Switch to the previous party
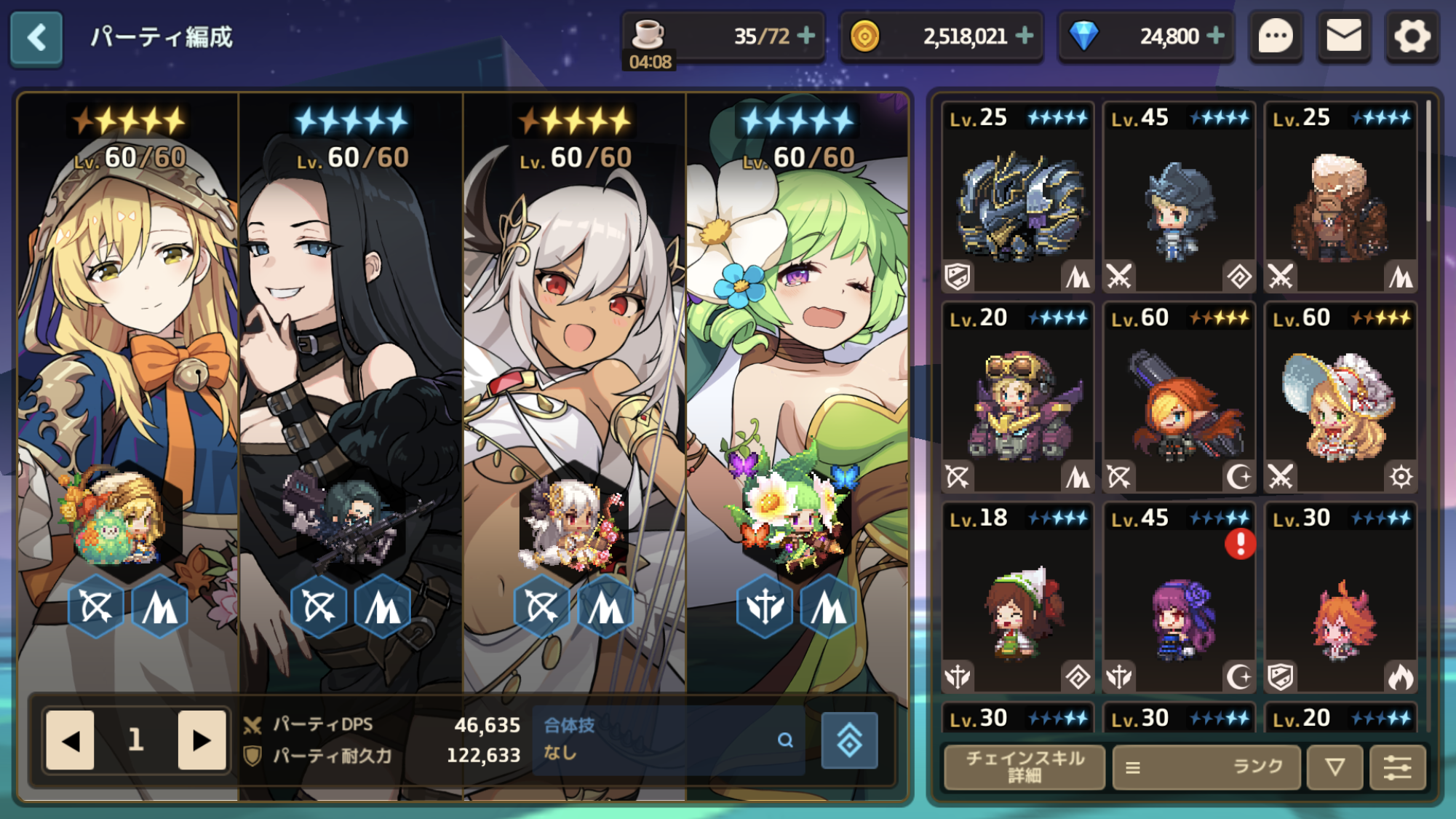1456x819 pixels. (71, 740)
